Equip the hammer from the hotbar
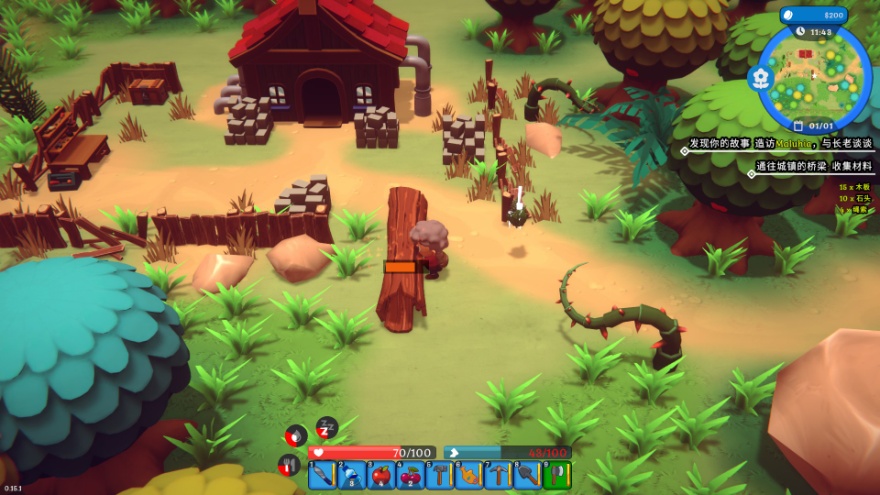880x495 pixels. tap(439, 476)
